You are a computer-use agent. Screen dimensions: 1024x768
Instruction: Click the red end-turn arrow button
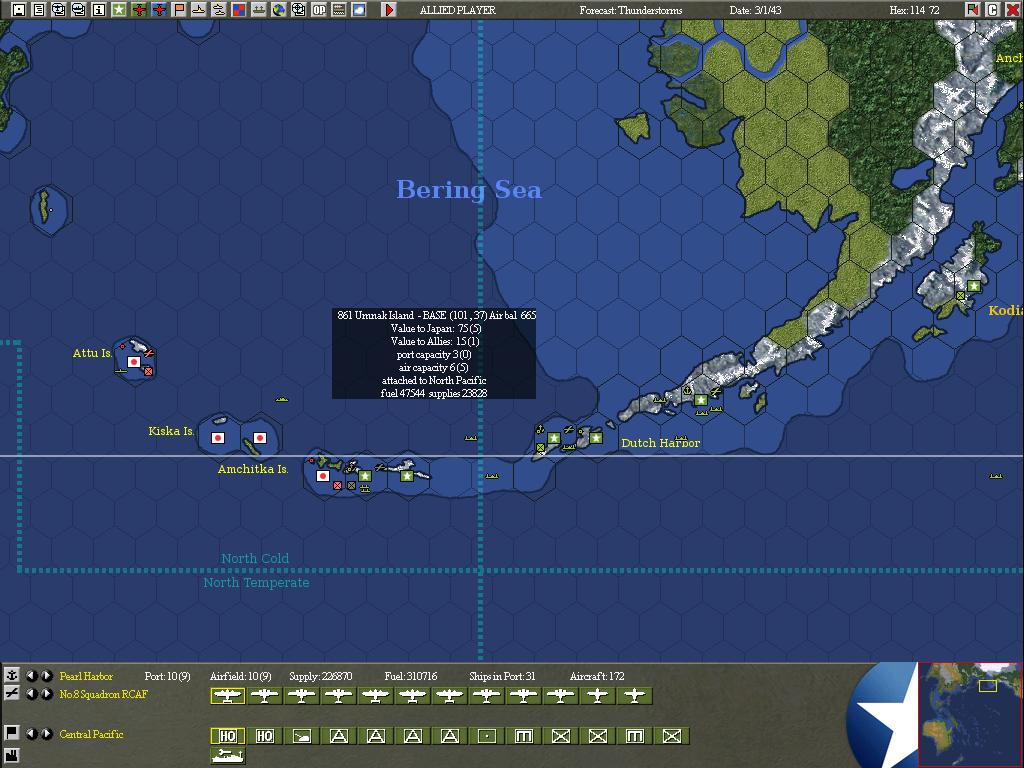click(389, 10)
